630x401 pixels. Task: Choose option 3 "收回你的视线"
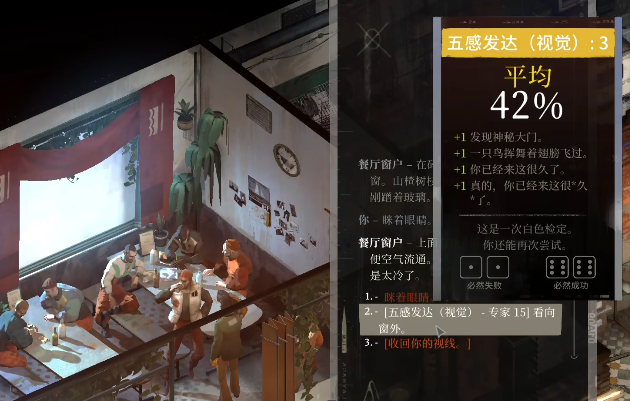(427, 344)
